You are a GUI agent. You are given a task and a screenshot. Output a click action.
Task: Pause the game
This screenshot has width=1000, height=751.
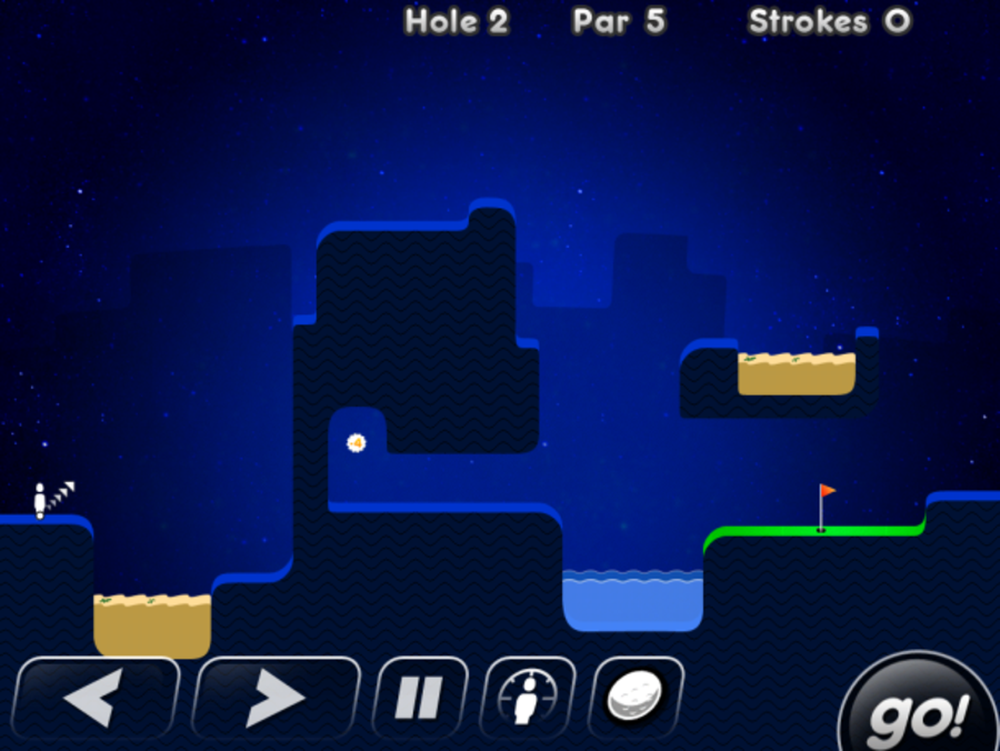click(x=419, y=697)
